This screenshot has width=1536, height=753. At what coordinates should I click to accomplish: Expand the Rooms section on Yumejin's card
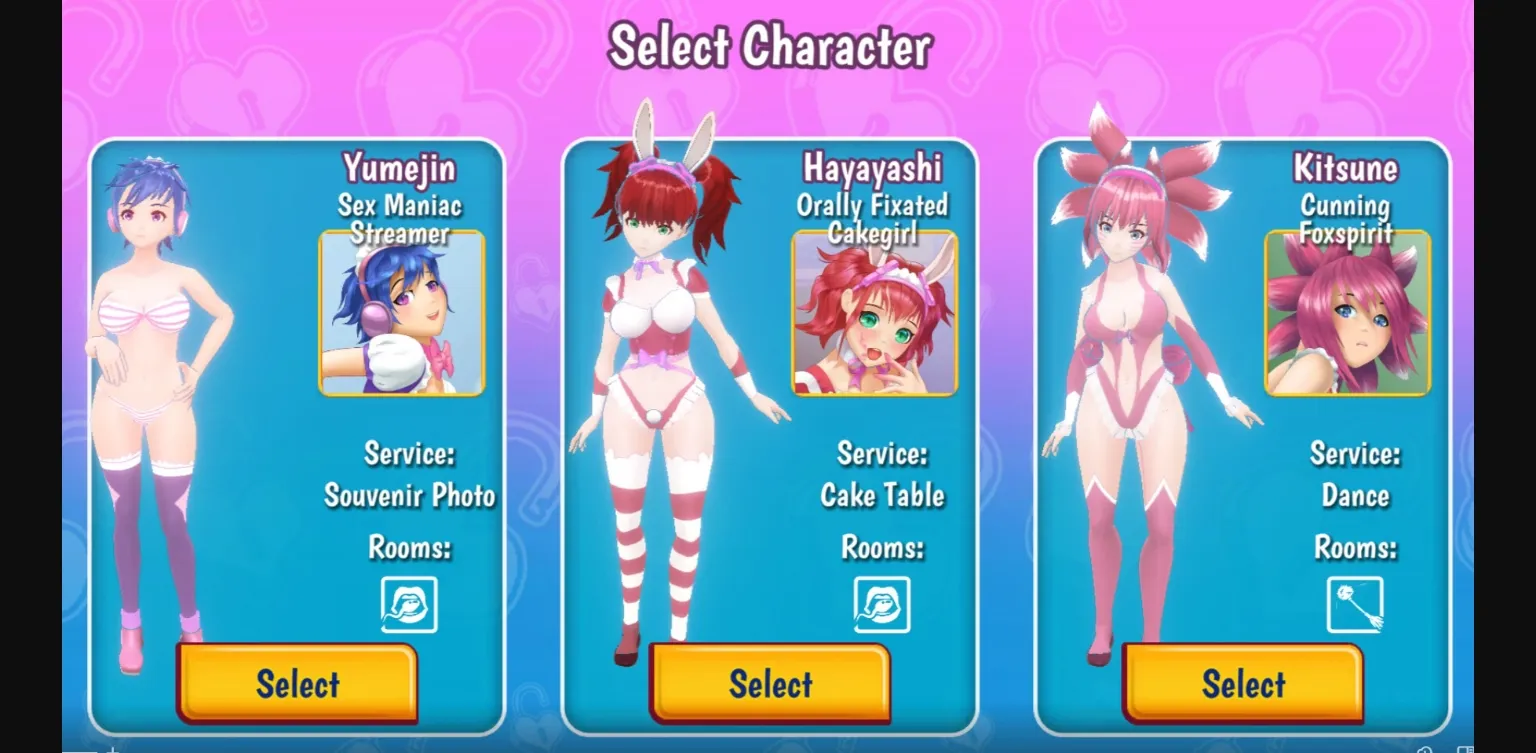(x=410, y=548)
